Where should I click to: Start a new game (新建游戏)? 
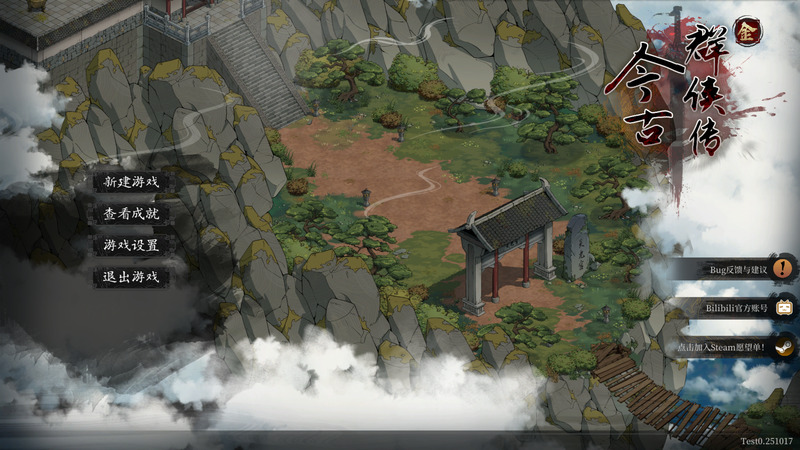[x=131, y=182]
